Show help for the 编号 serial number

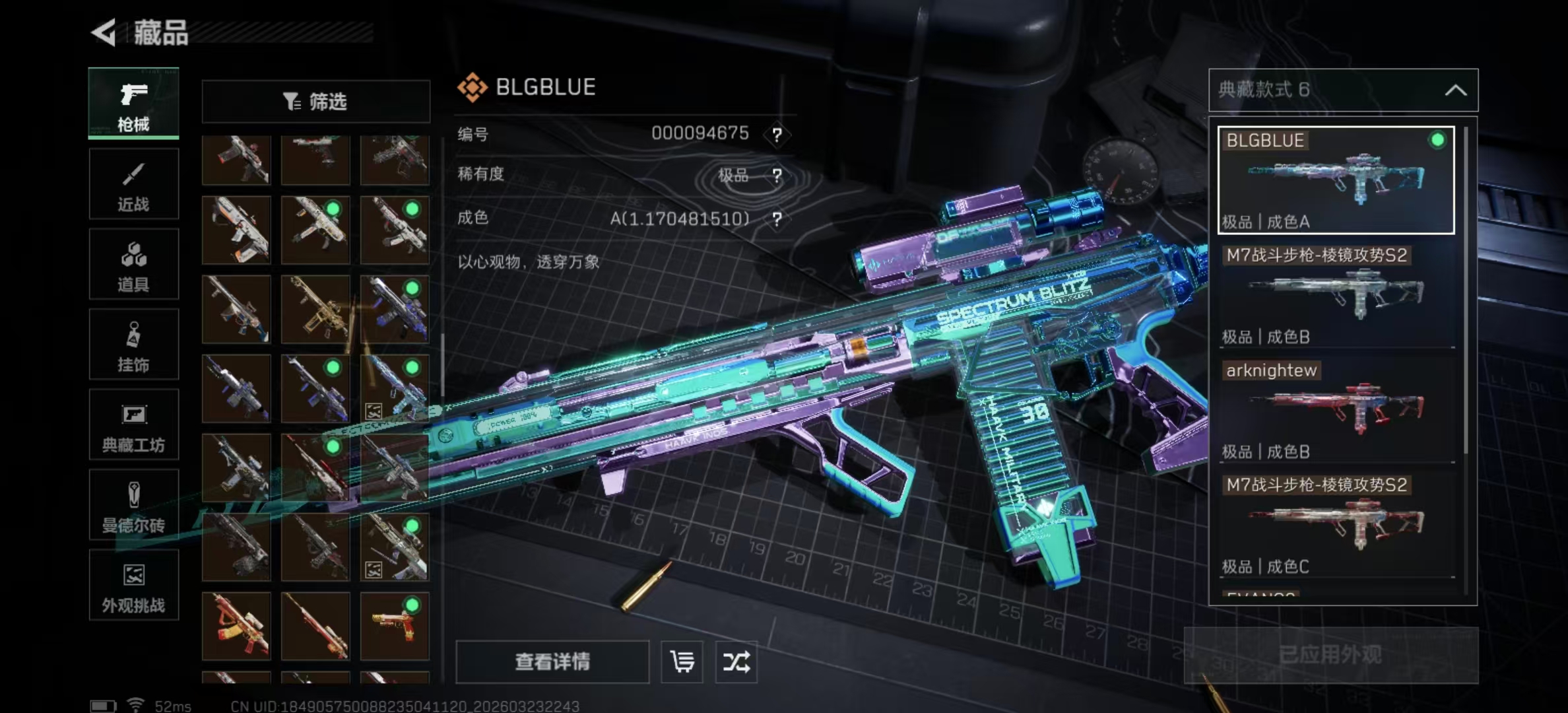click(777, 135)
